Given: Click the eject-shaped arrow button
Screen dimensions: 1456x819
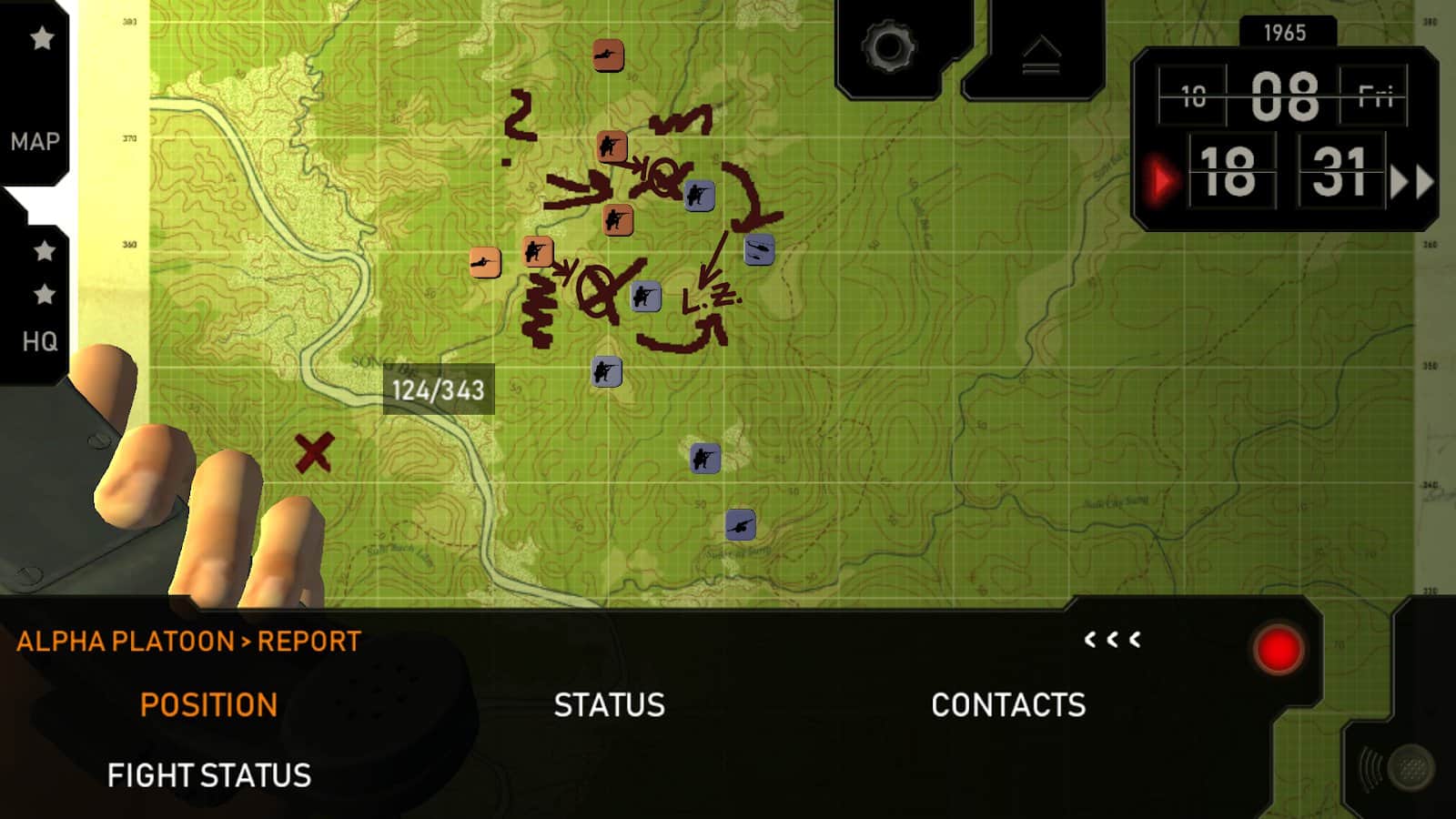Looking at the screenshot, I should (1040, 55).
